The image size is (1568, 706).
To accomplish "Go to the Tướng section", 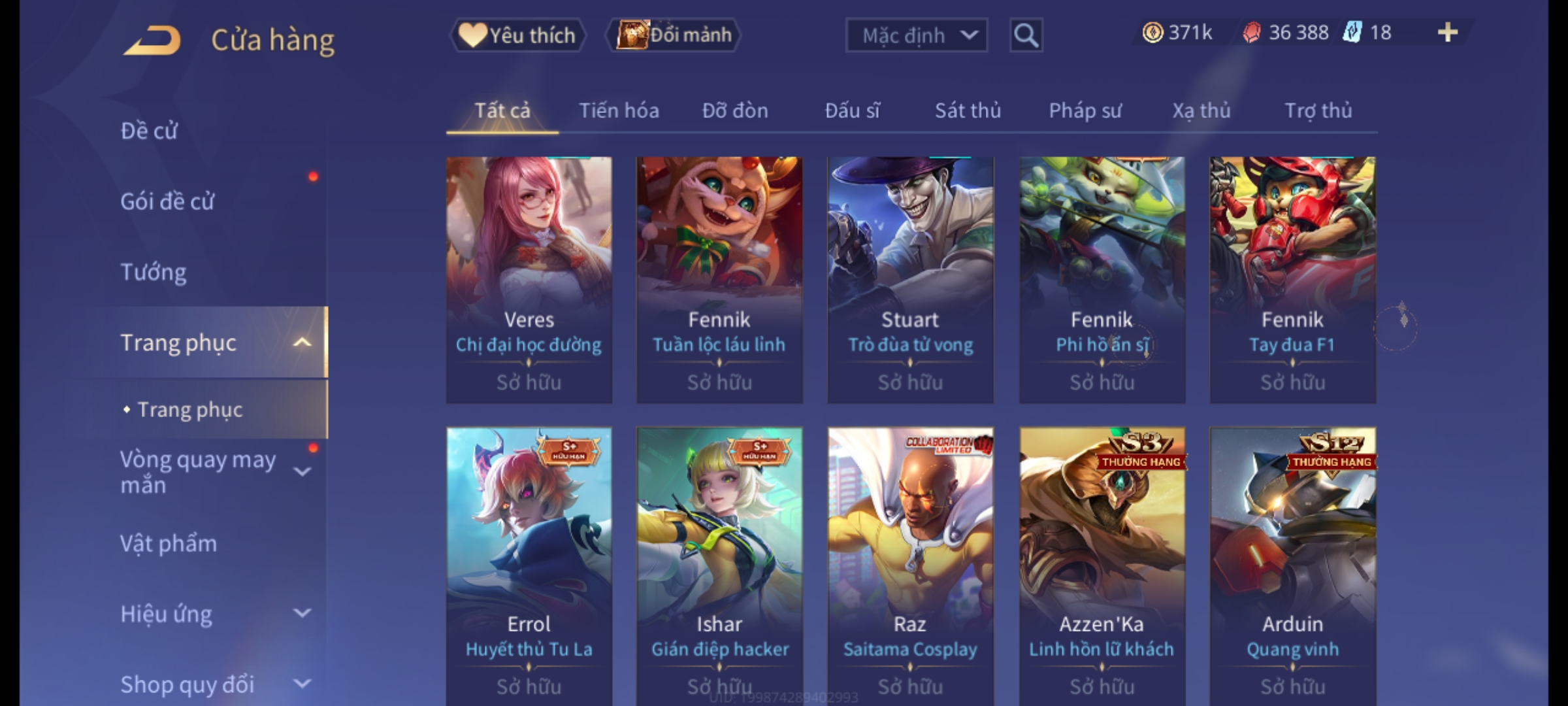I will coord(154,272).
